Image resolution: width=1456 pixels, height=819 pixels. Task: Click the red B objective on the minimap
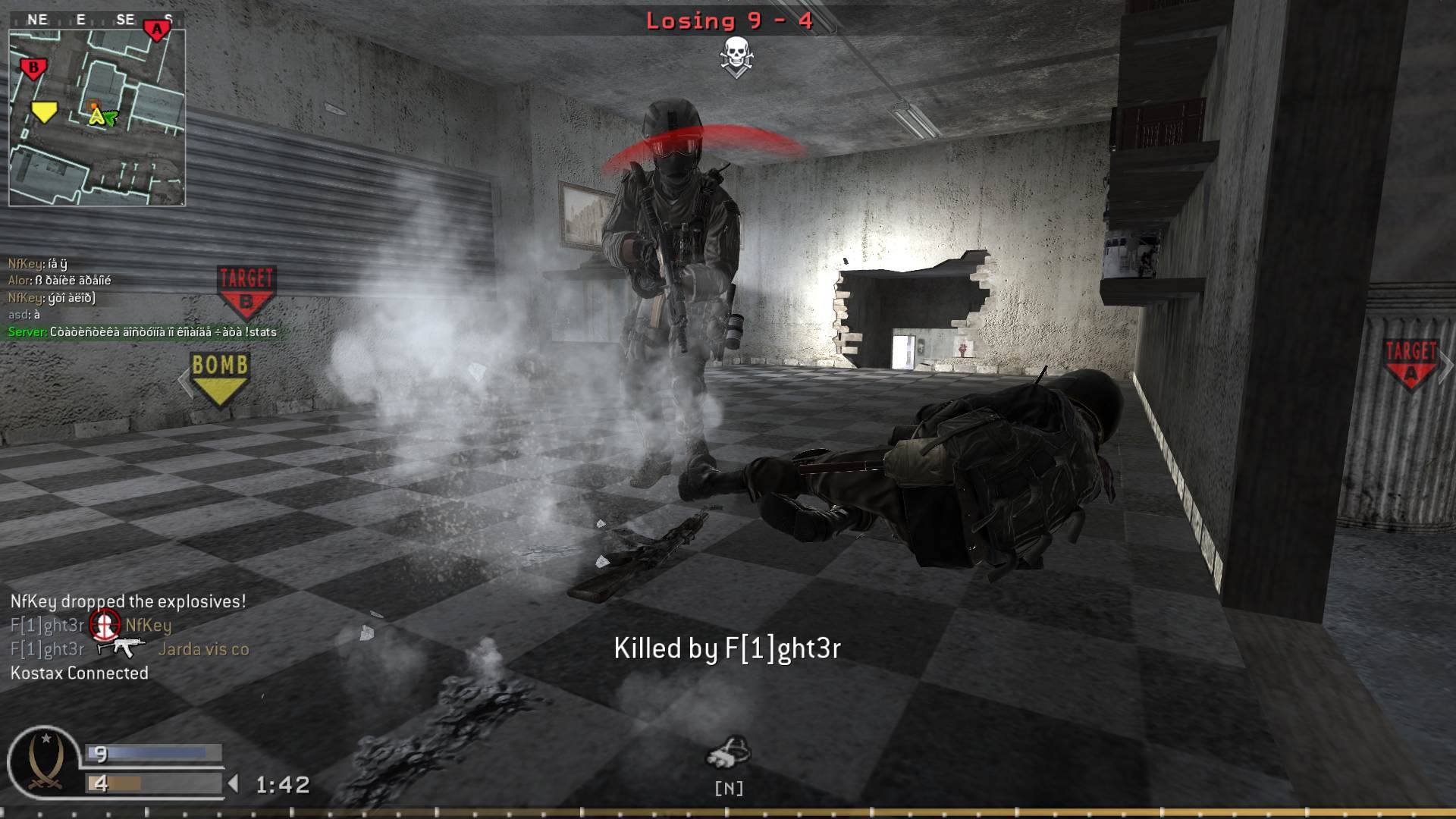point(32,67)
